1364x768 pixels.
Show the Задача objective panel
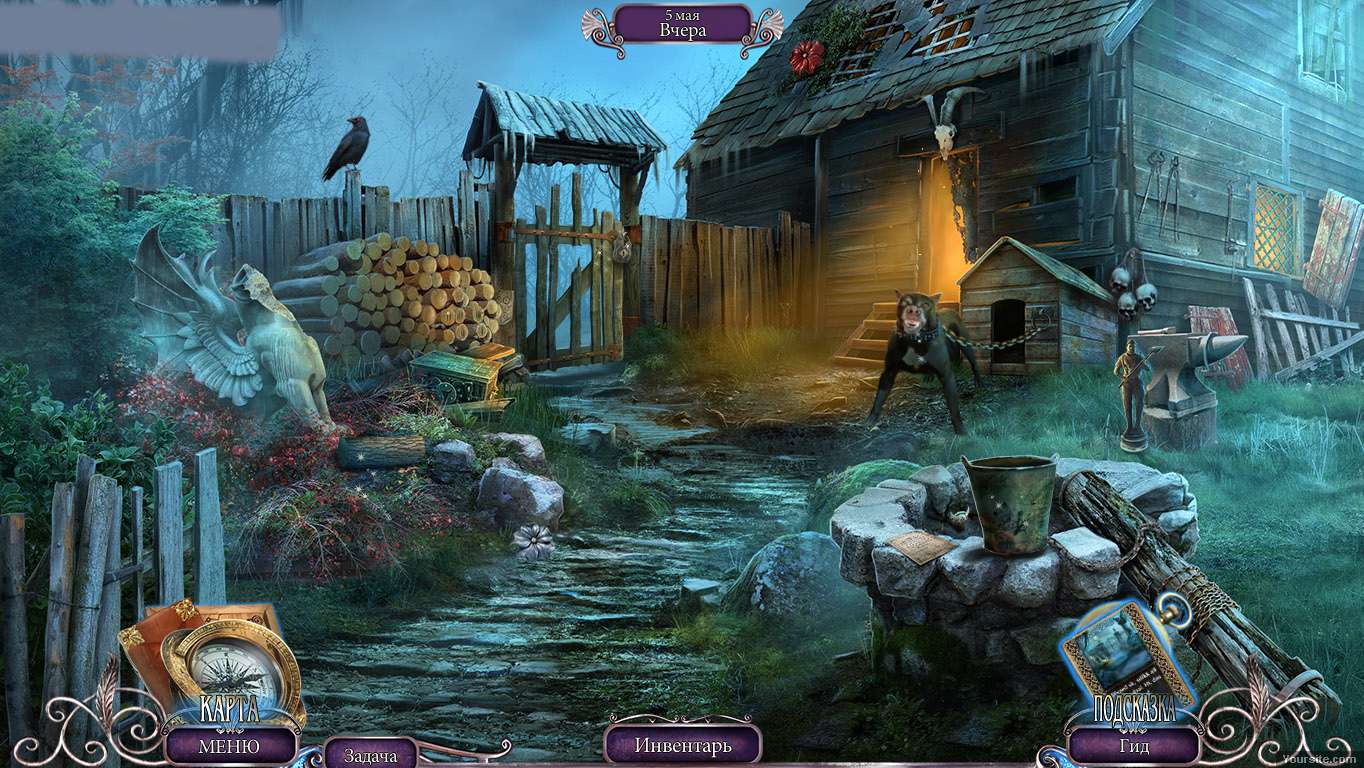[369, 755]
